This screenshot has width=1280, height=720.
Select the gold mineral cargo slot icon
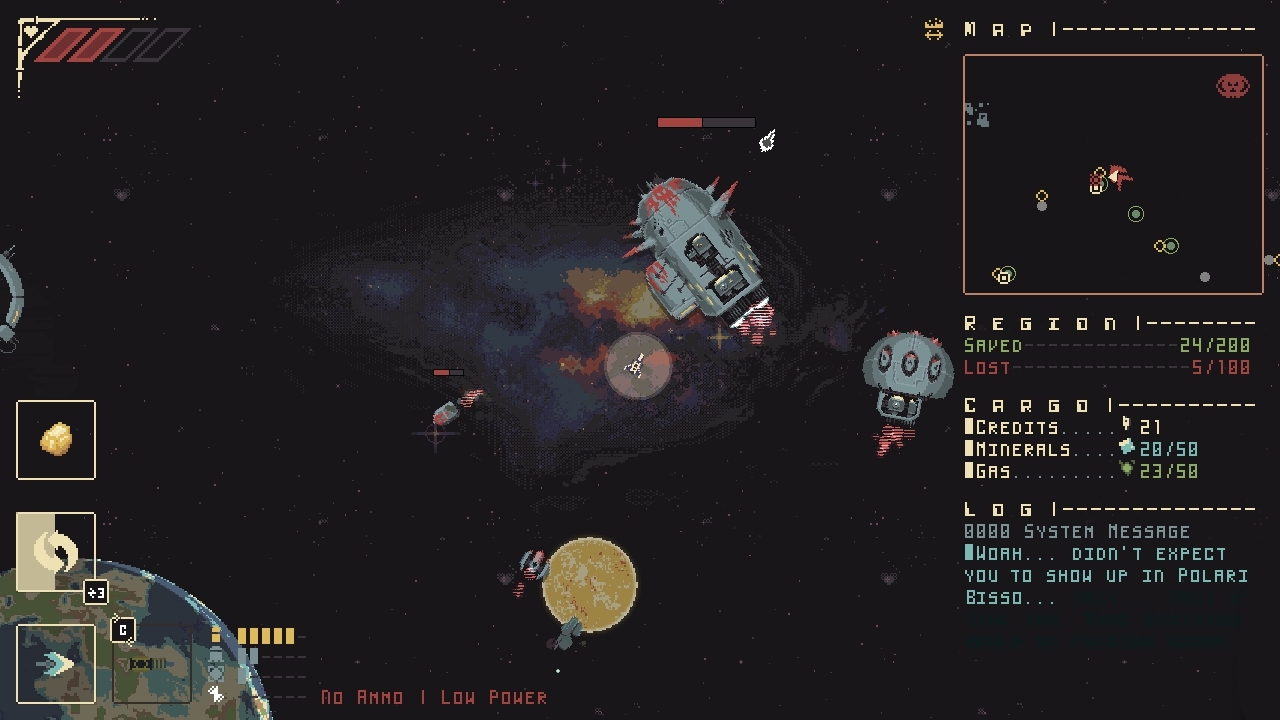click(55, 439)
